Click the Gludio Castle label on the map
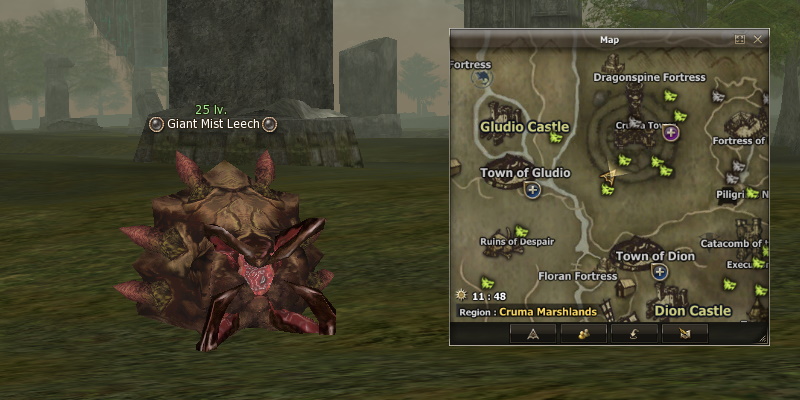 [x=524, y=127]
